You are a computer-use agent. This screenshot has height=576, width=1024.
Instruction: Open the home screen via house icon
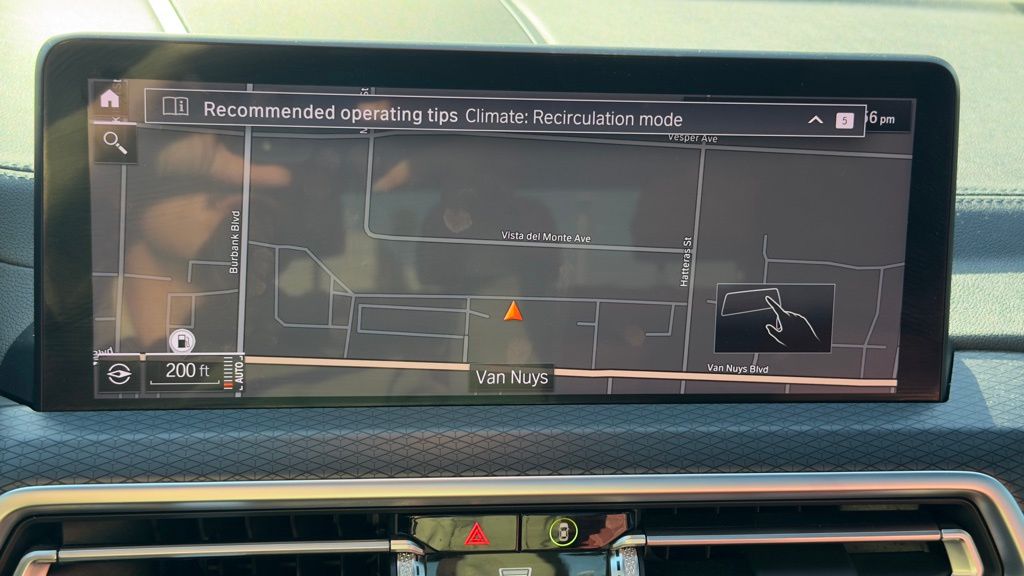[110, 99]
